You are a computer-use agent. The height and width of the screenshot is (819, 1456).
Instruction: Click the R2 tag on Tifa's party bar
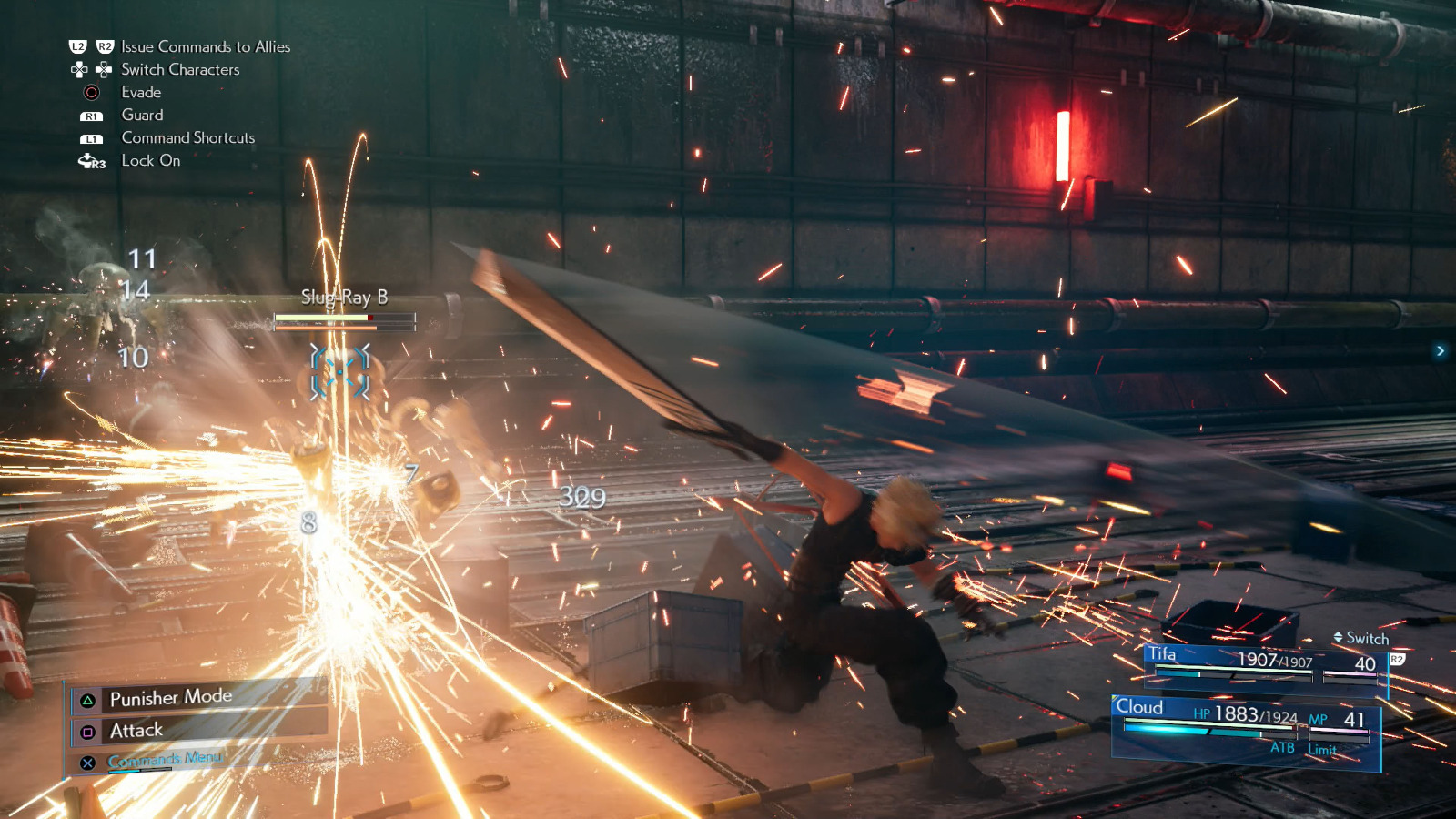[x=1396, y=659]
